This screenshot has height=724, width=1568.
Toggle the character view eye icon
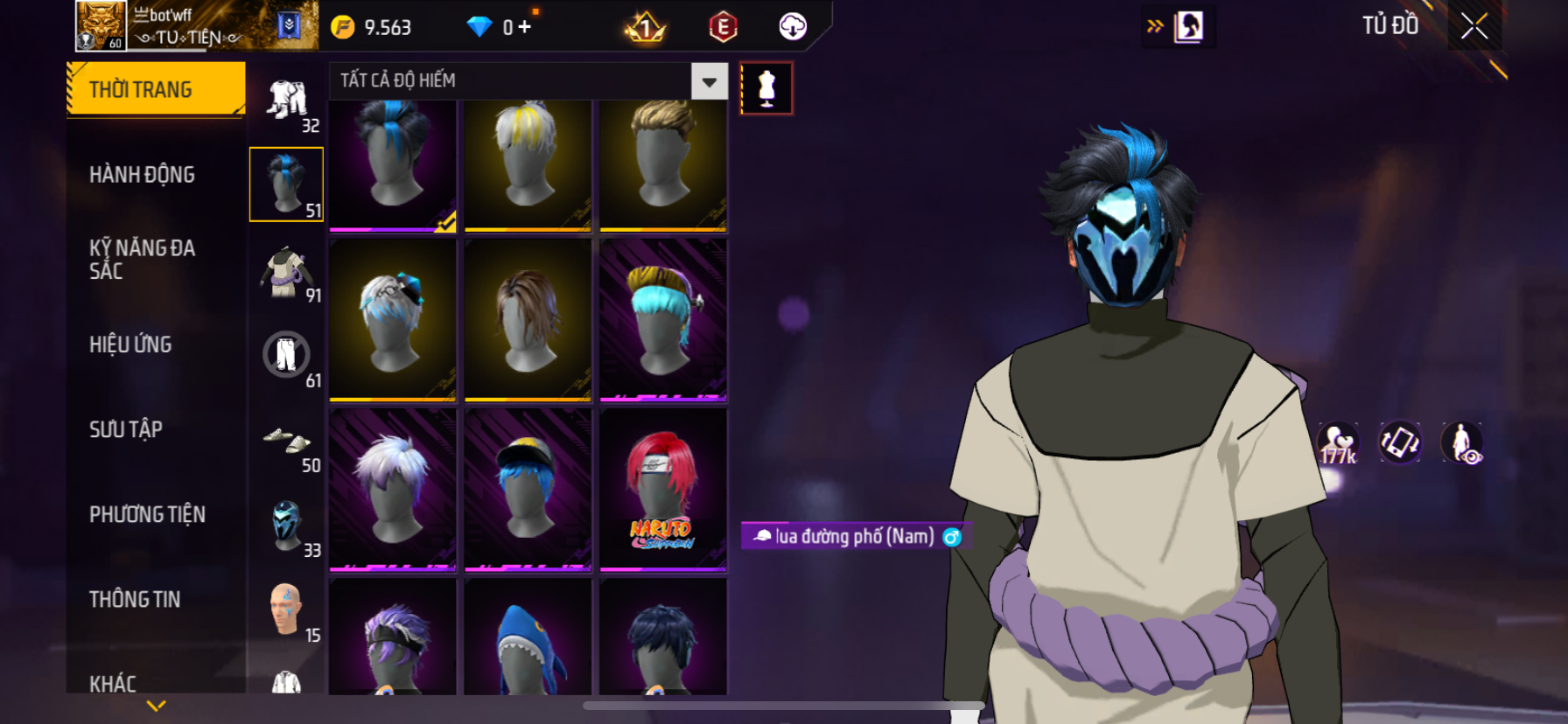[x=1461, y=443]
